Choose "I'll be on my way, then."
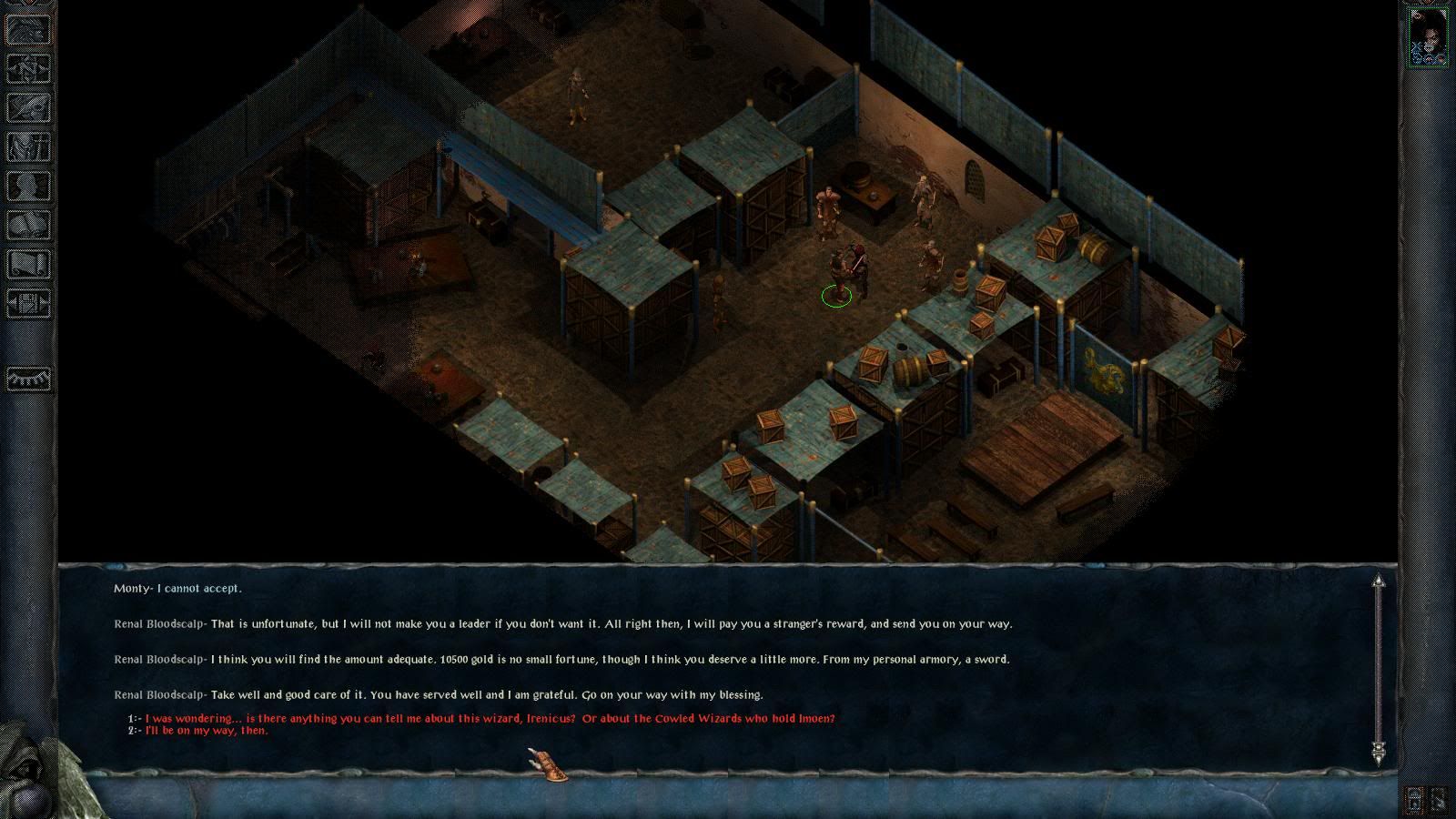Viewport: 1456px width, 819px height. coord(207,730)
